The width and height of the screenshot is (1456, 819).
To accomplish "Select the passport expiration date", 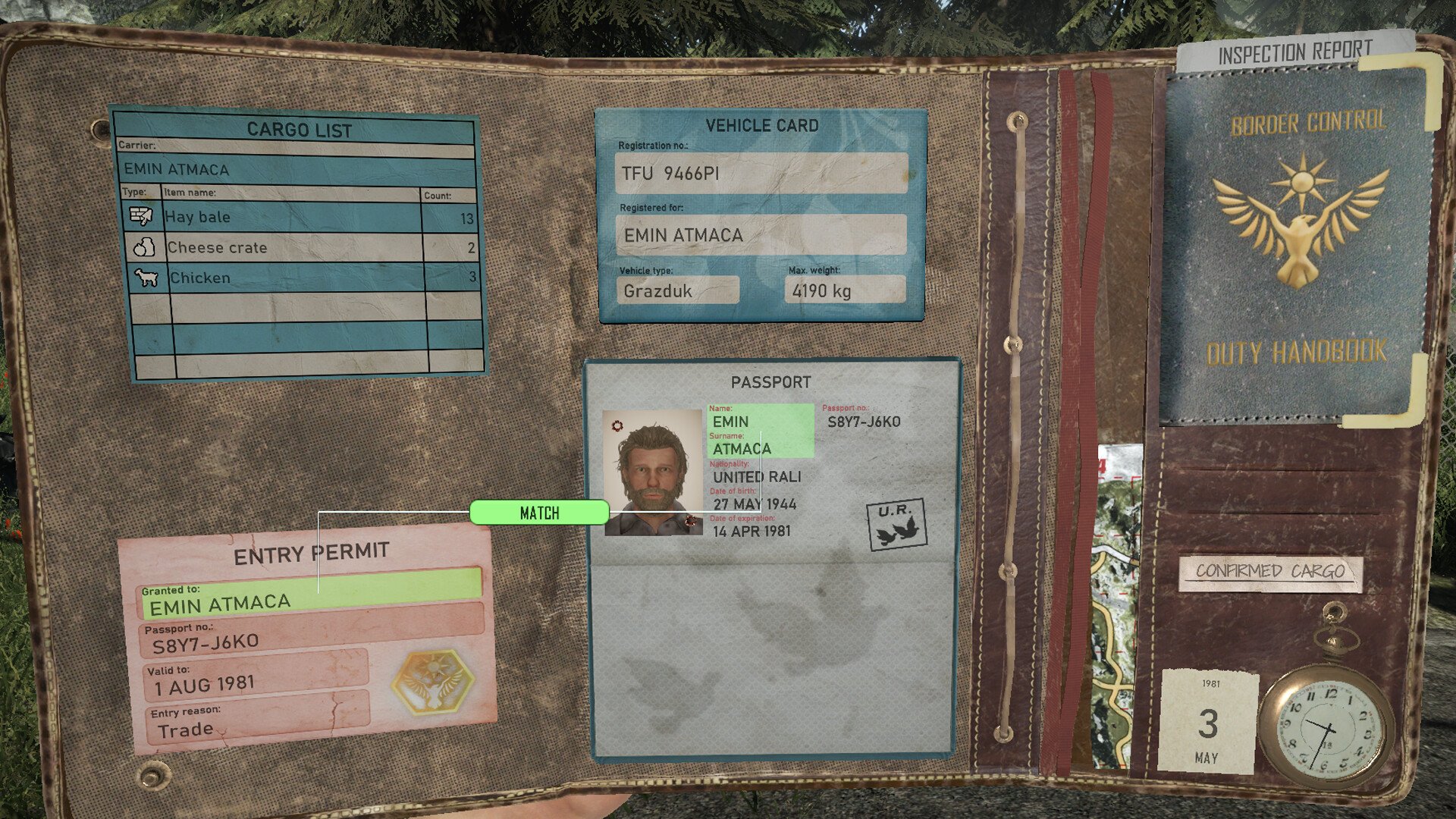I will (x=752, y=532).
